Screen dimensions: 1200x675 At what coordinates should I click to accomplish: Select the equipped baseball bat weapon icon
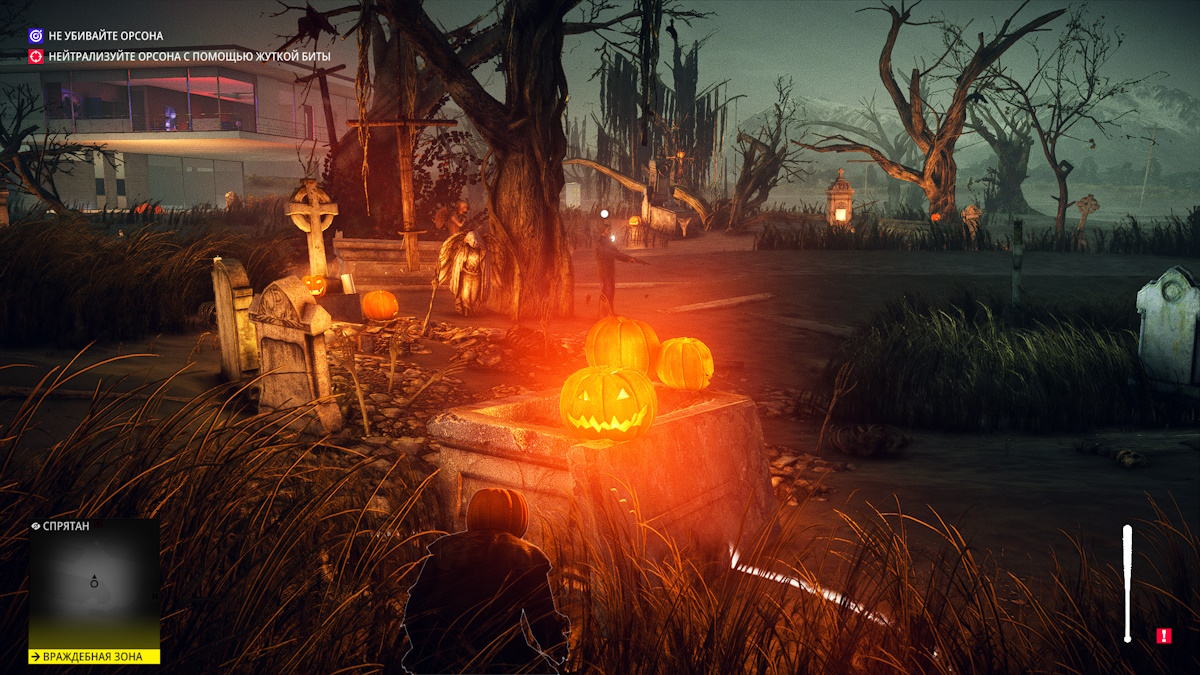pos(1127,583)
